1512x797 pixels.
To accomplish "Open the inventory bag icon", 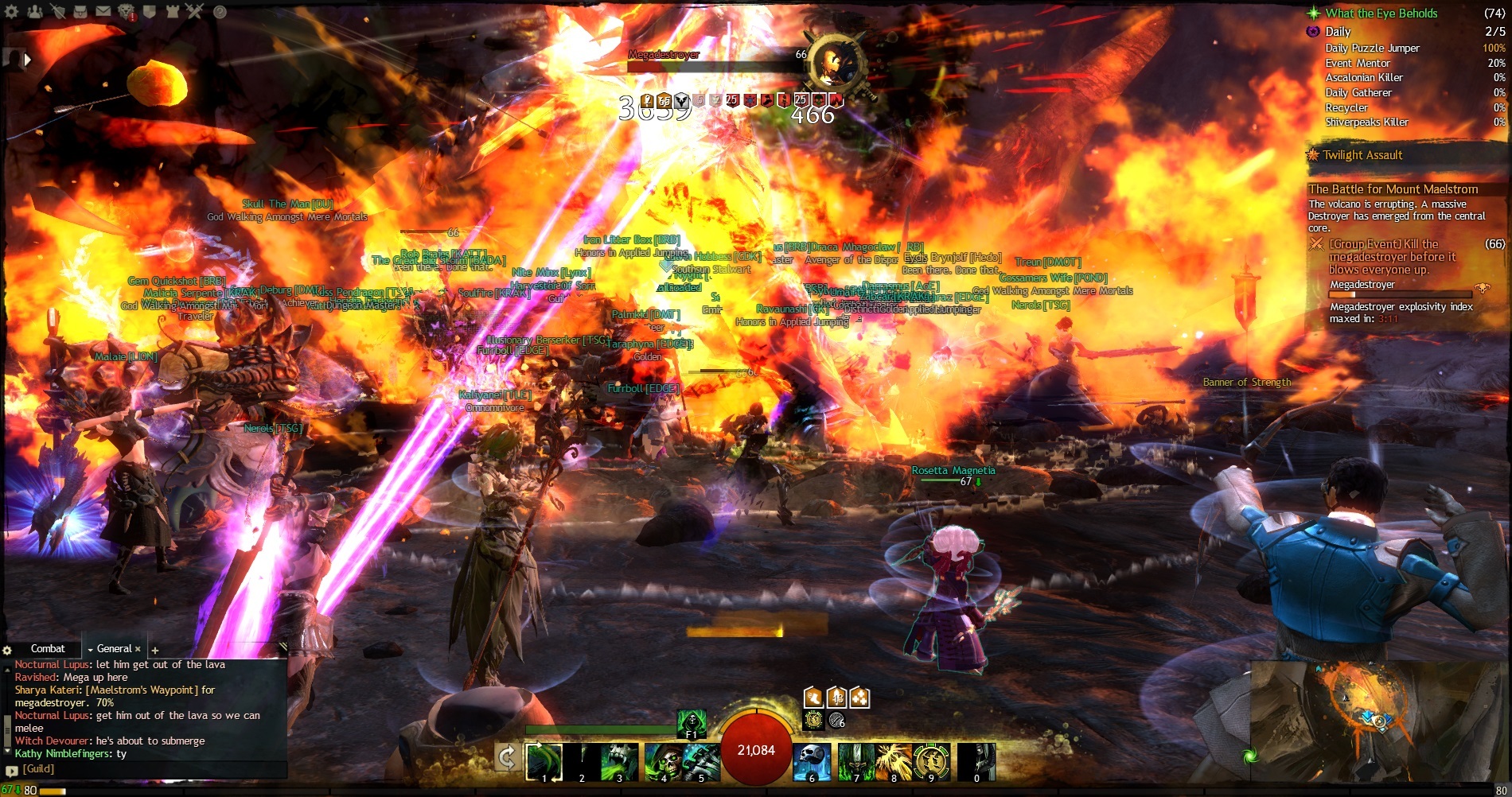I will [x=80, y=11].
